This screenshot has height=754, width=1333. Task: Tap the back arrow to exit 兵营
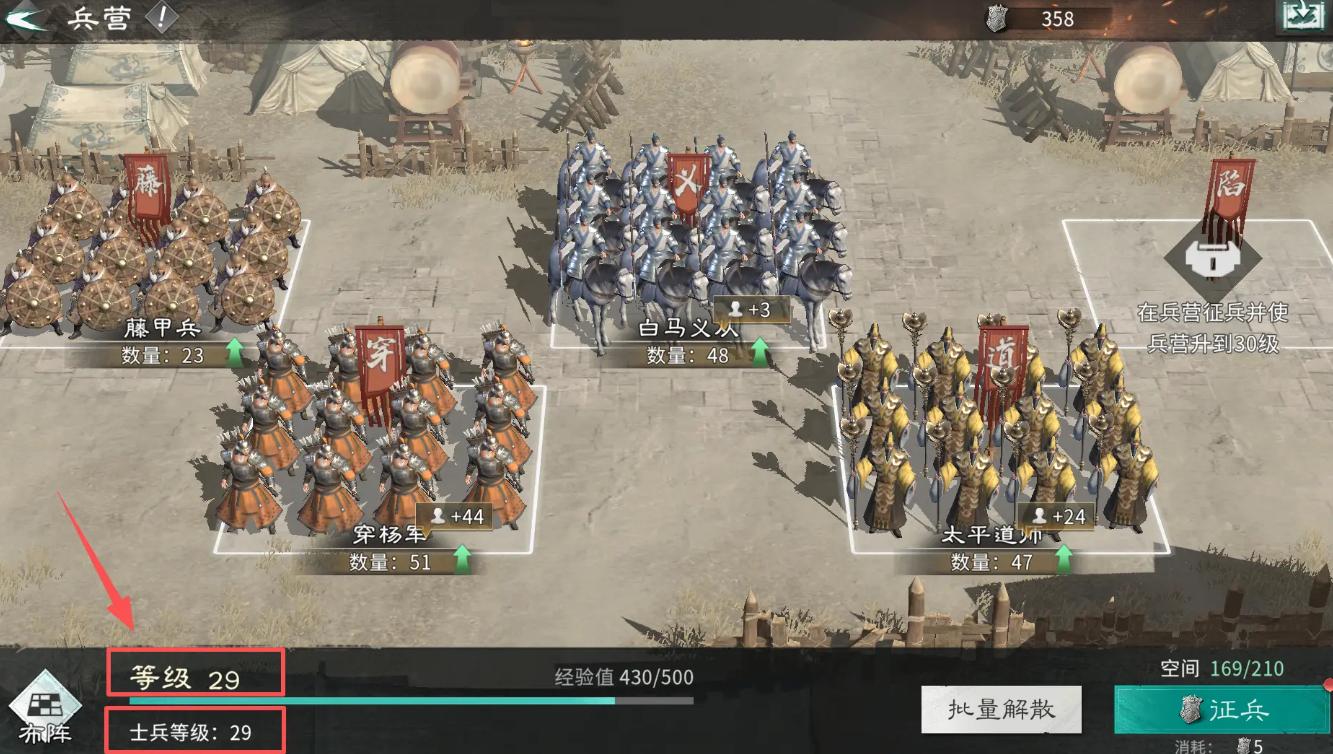point(25,16)
